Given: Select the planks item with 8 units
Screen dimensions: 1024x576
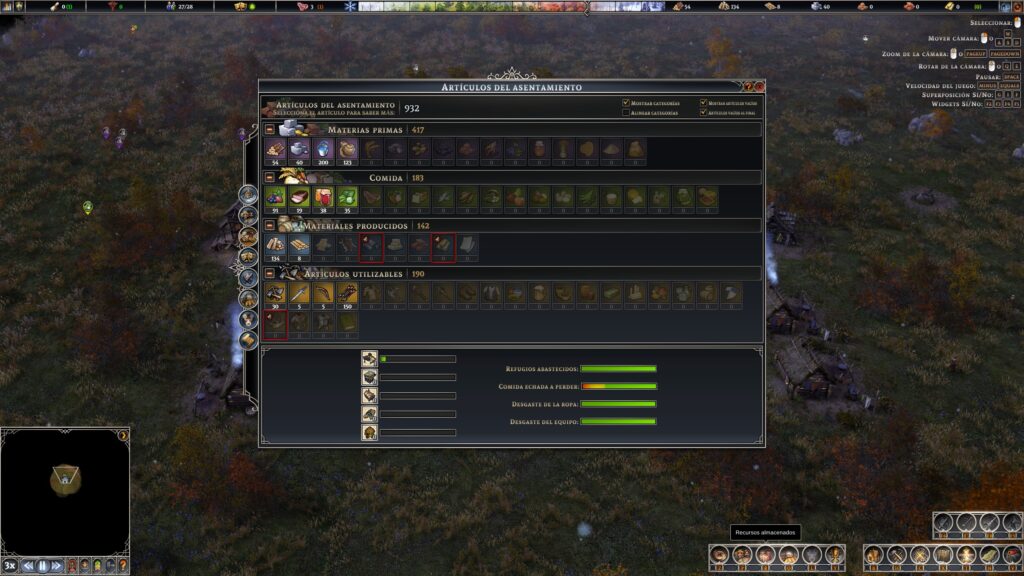Looking at the screenshot, I should point(299,246).
